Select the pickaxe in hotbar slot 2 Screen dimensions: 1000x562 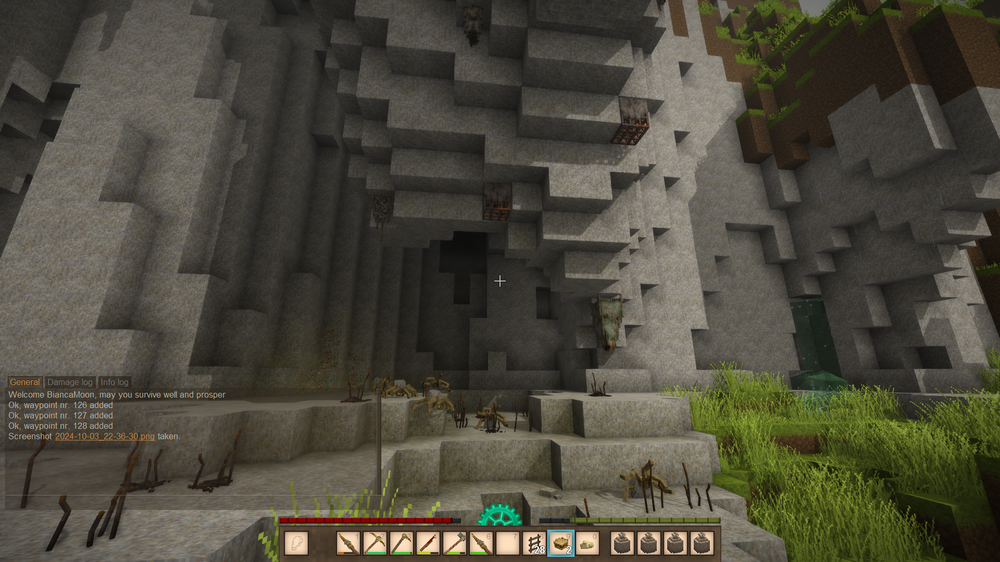click(x=375, y=543)
